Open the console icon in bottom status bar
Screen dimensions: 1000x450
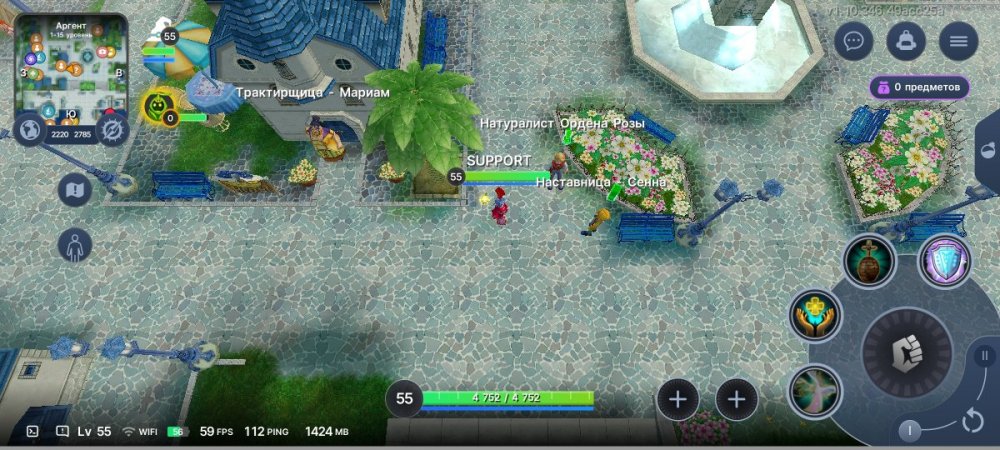(32, 431)
